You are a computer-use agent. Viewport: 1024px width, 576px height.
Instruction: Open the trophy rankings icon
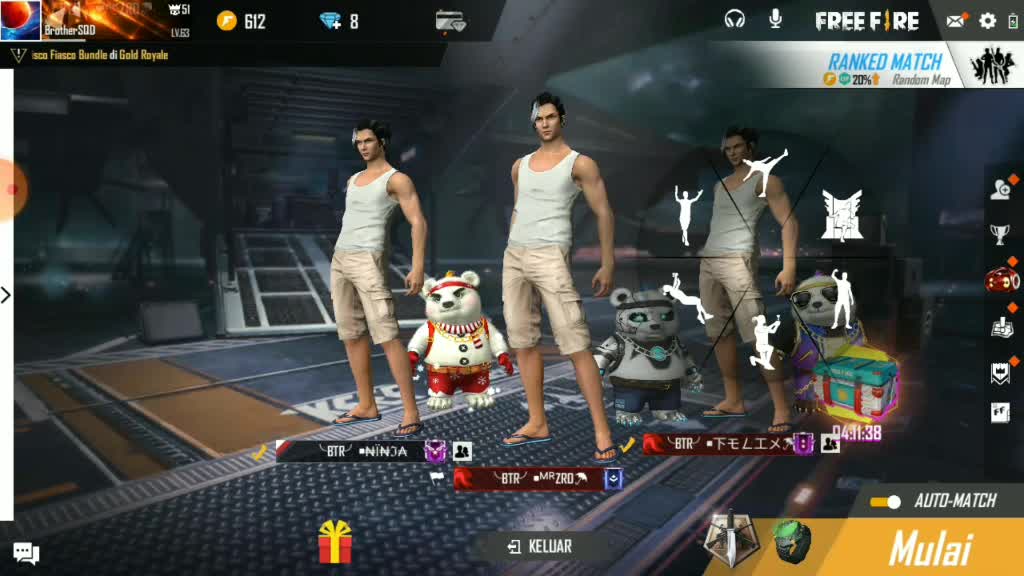point(1000,234)
